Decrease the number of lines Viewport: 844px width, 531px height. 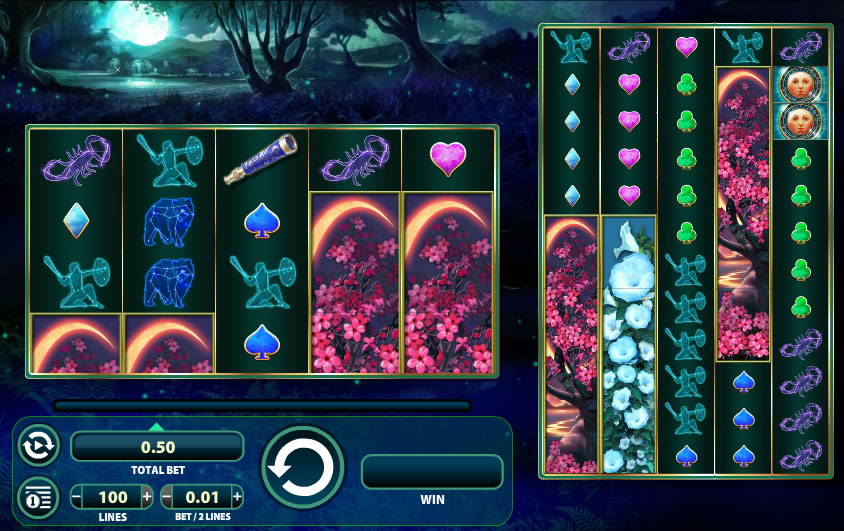coord(78,497)
